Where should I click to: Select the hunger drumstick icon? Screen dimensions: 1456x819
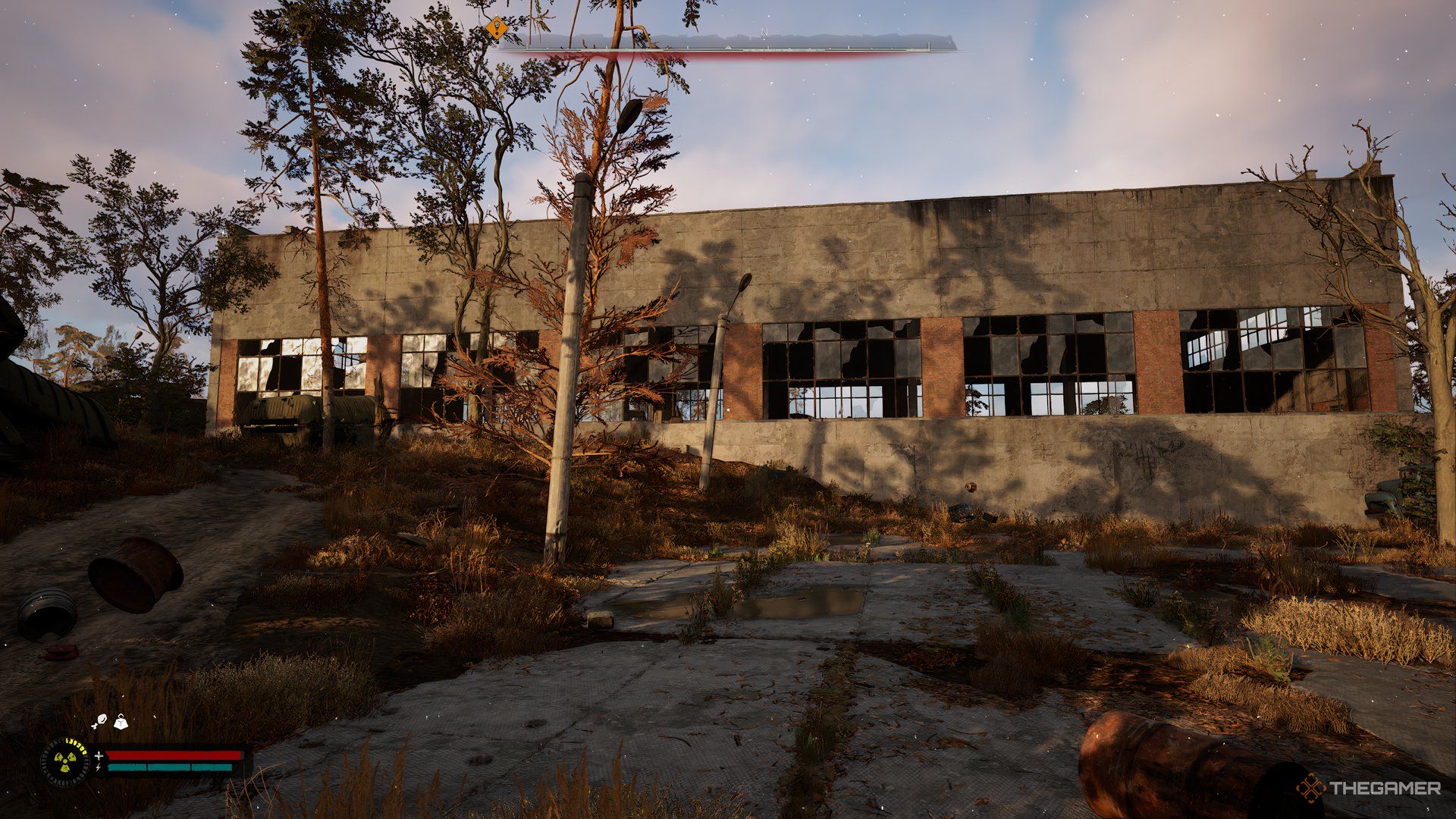[x=100, y=720]
